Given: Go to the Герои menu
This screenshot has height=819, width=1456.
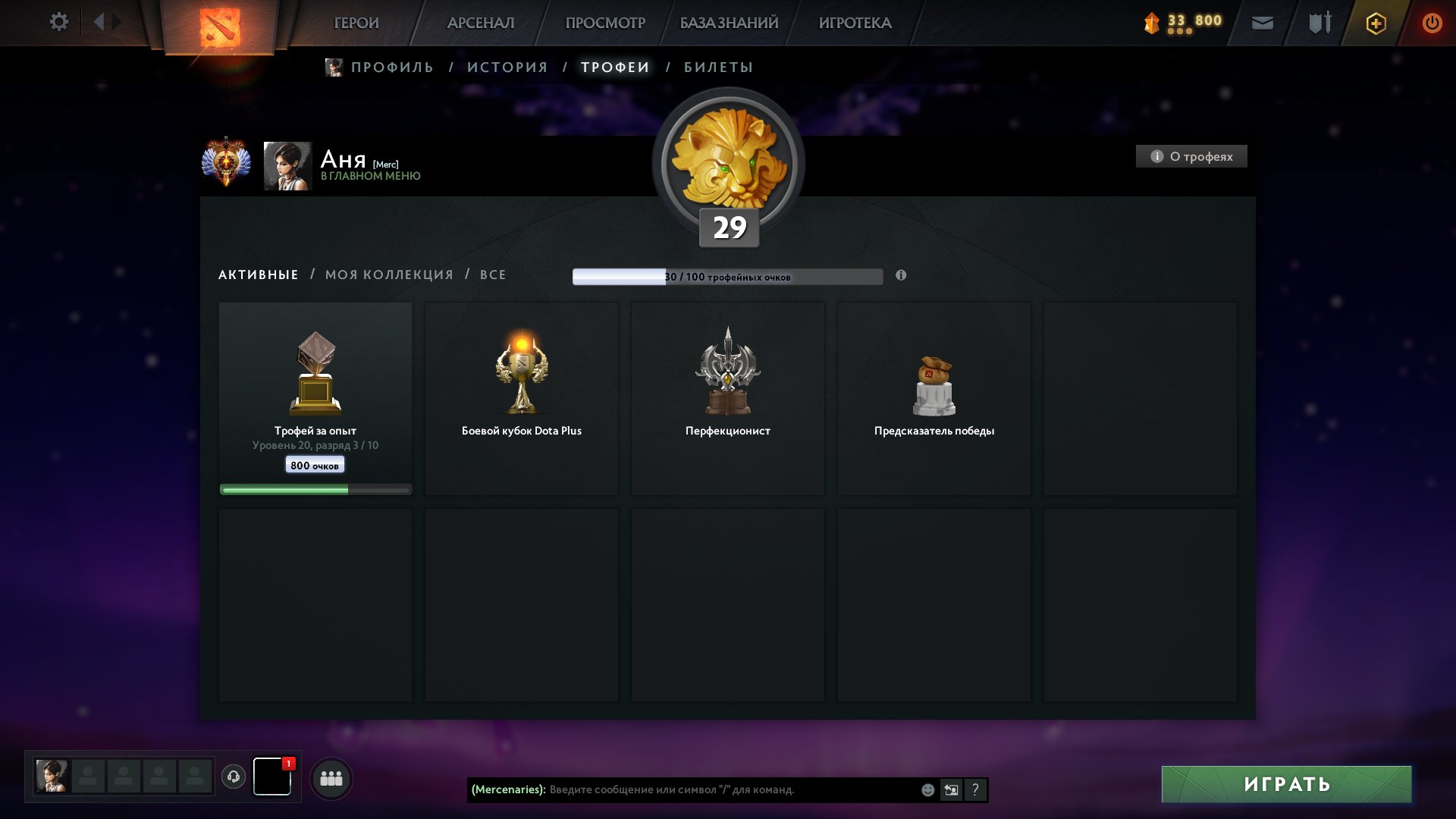Looking at the screenshot, I should pyautogui.click(x=356, y=23).
